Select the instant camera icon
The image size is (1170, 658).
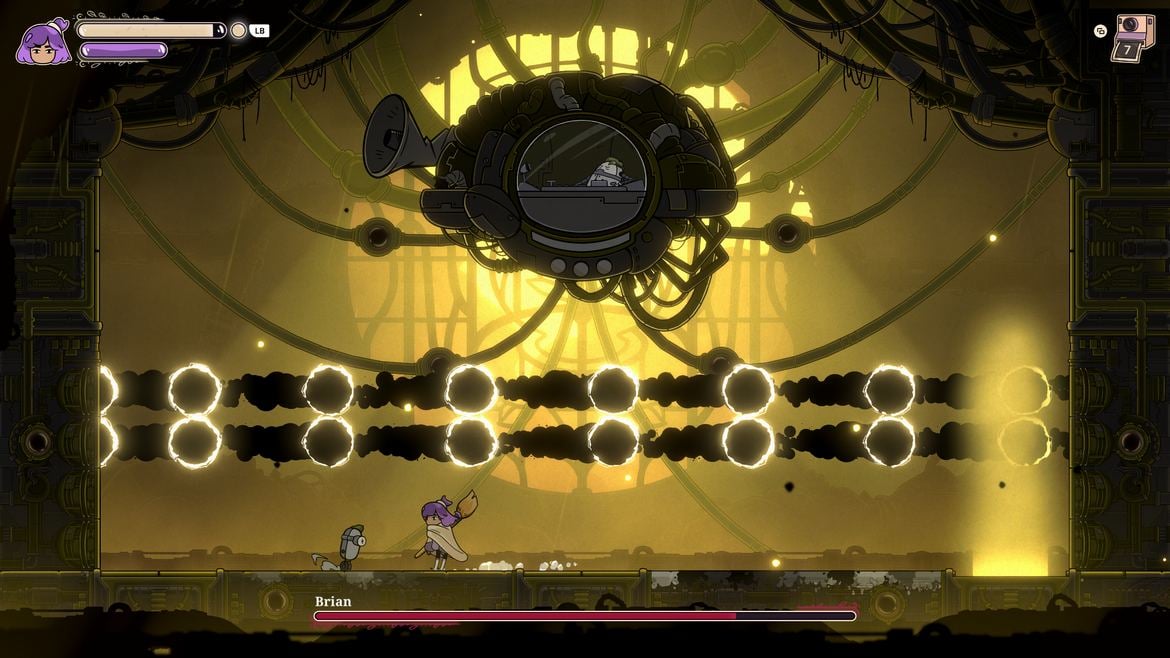1134,37
